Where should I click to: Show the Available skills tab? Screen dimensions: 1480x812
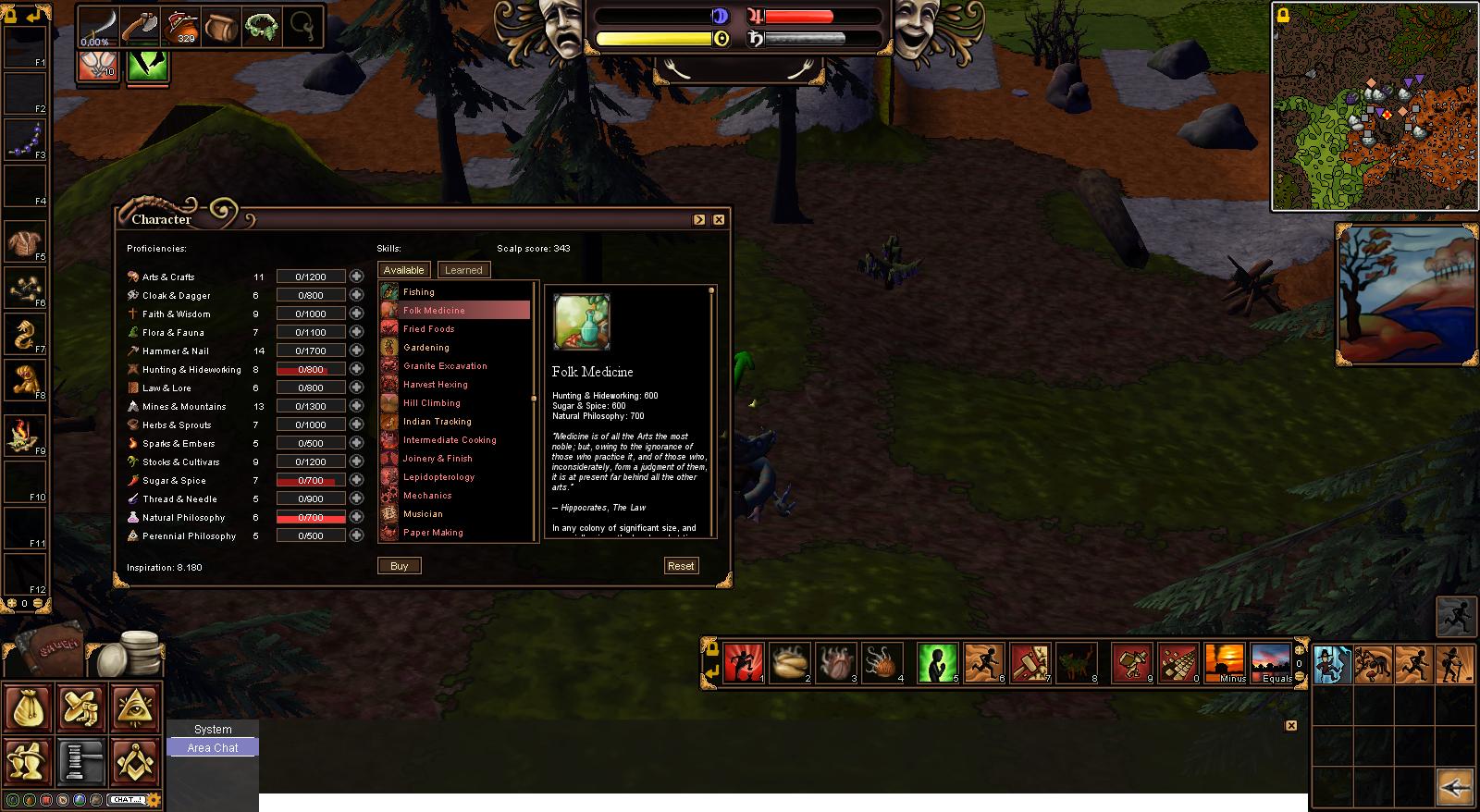click(x=404, y=270)
